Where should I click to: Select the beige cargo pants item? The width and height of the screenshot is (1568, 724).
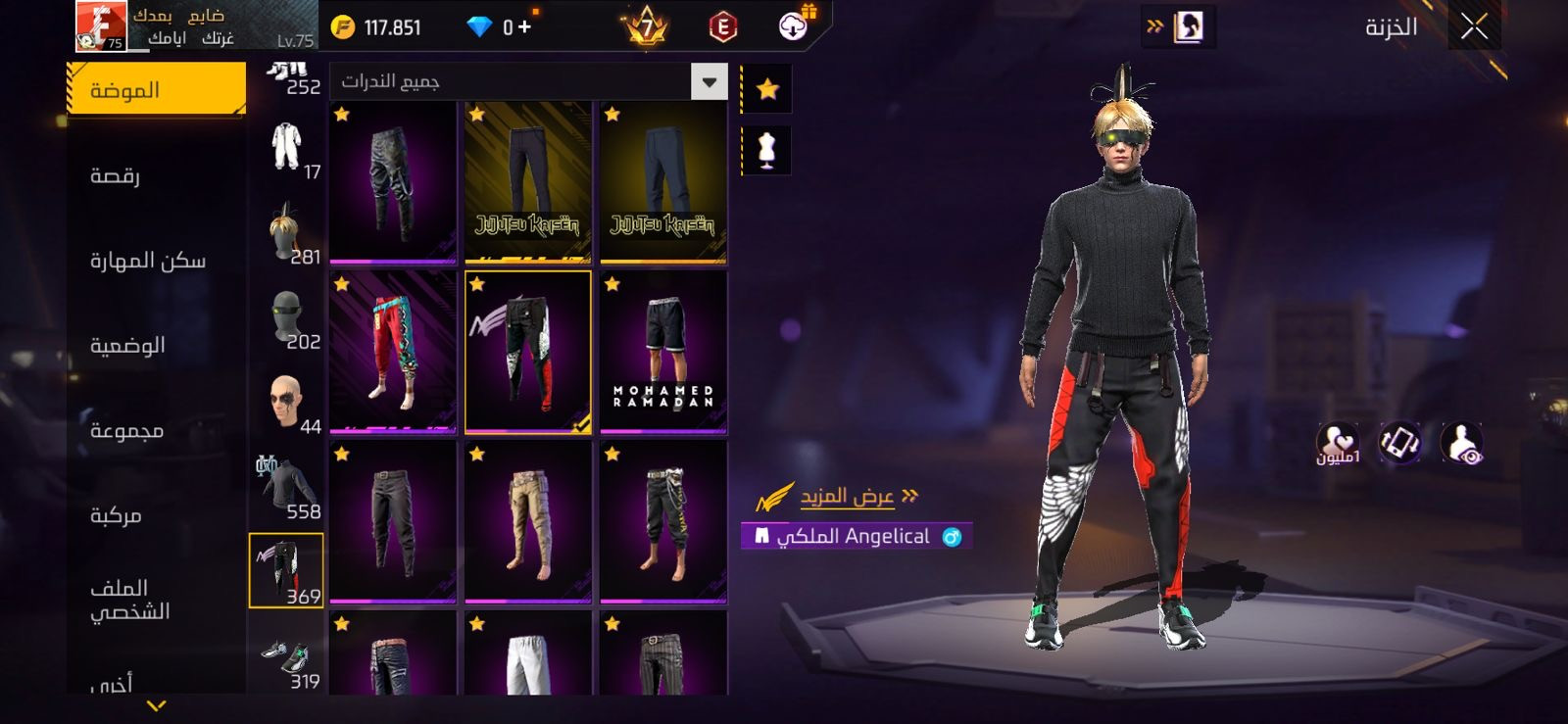click(x=528, y=521)
